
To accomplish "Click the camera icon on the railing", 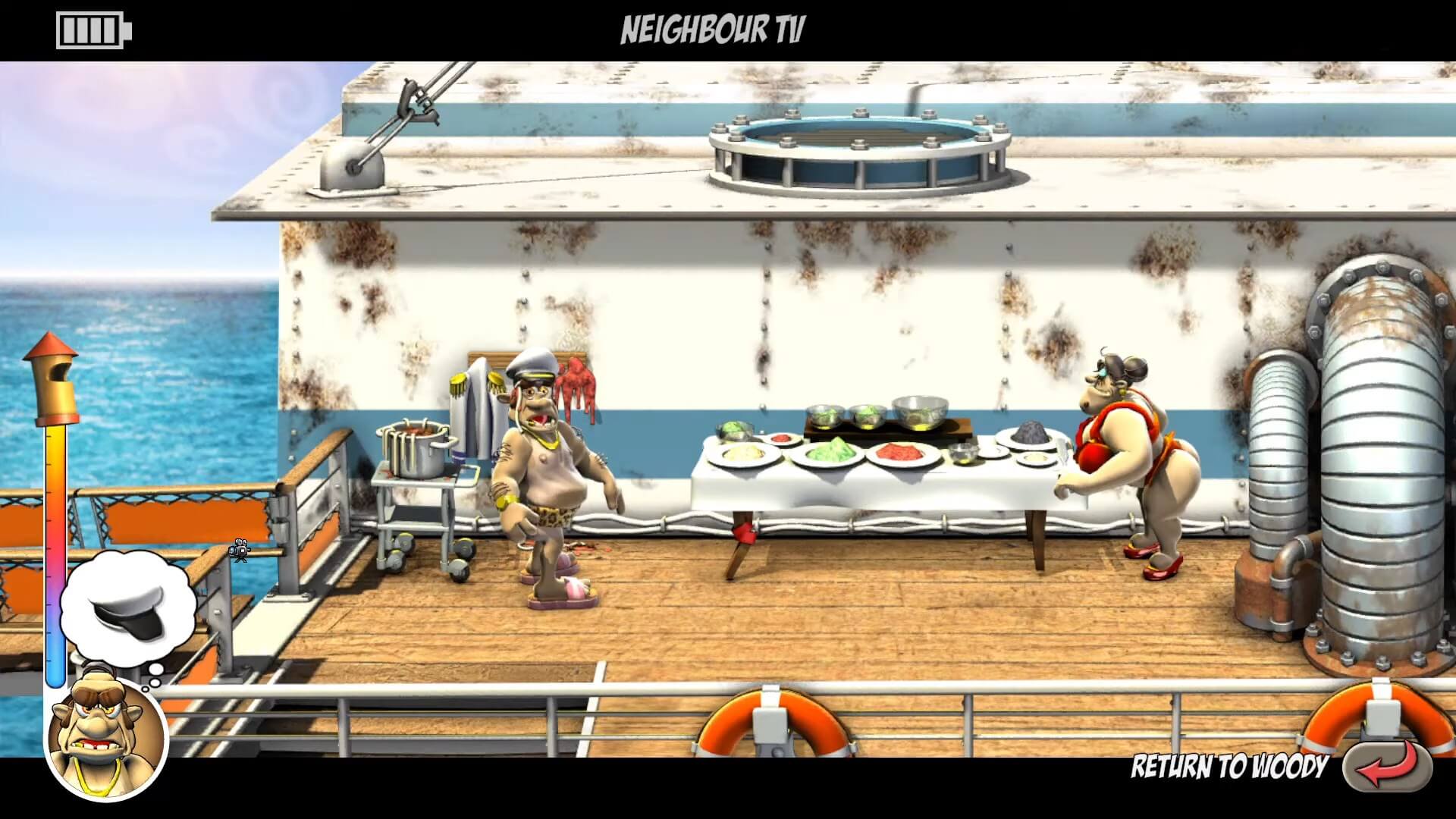I will pos(240,550).
